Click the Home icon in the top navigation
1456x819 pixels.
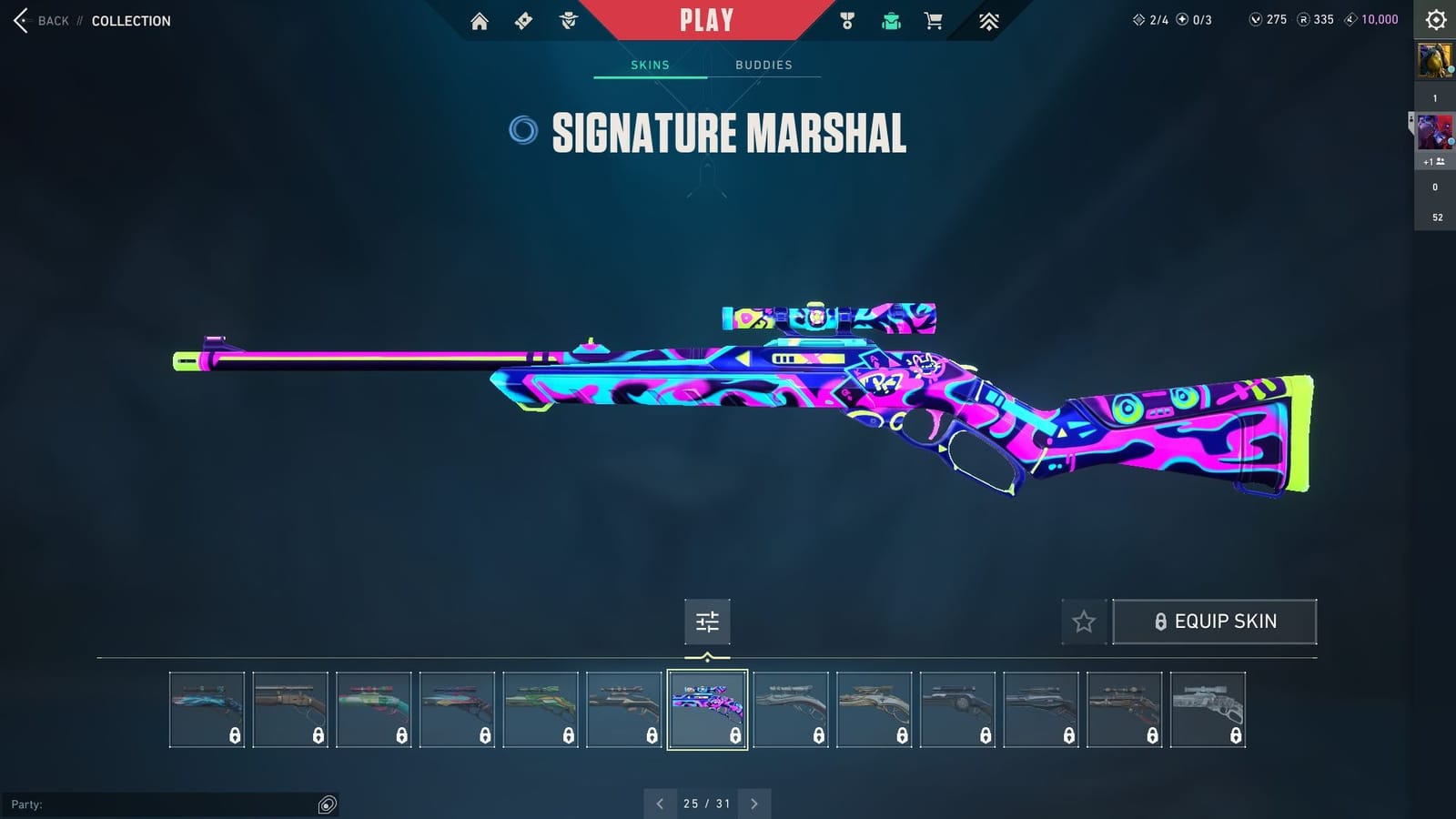480,19
